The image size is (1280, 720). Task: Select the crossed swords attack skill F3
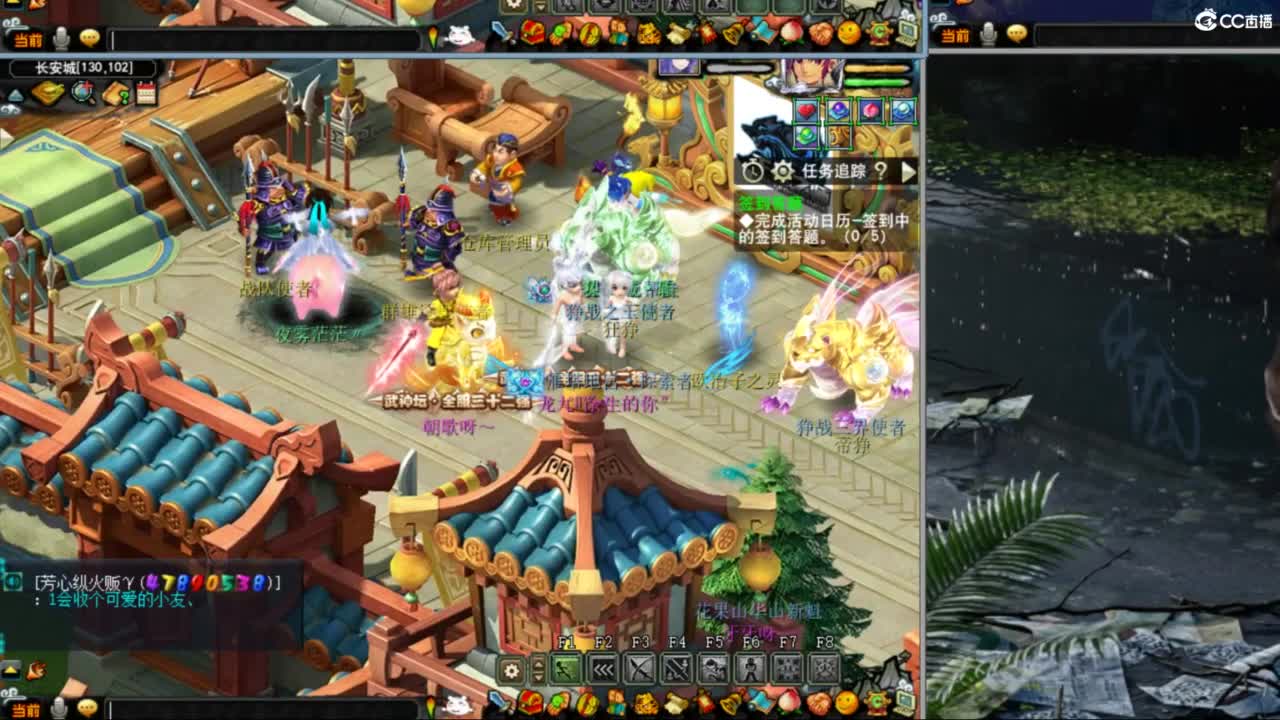tap(641, 668)
